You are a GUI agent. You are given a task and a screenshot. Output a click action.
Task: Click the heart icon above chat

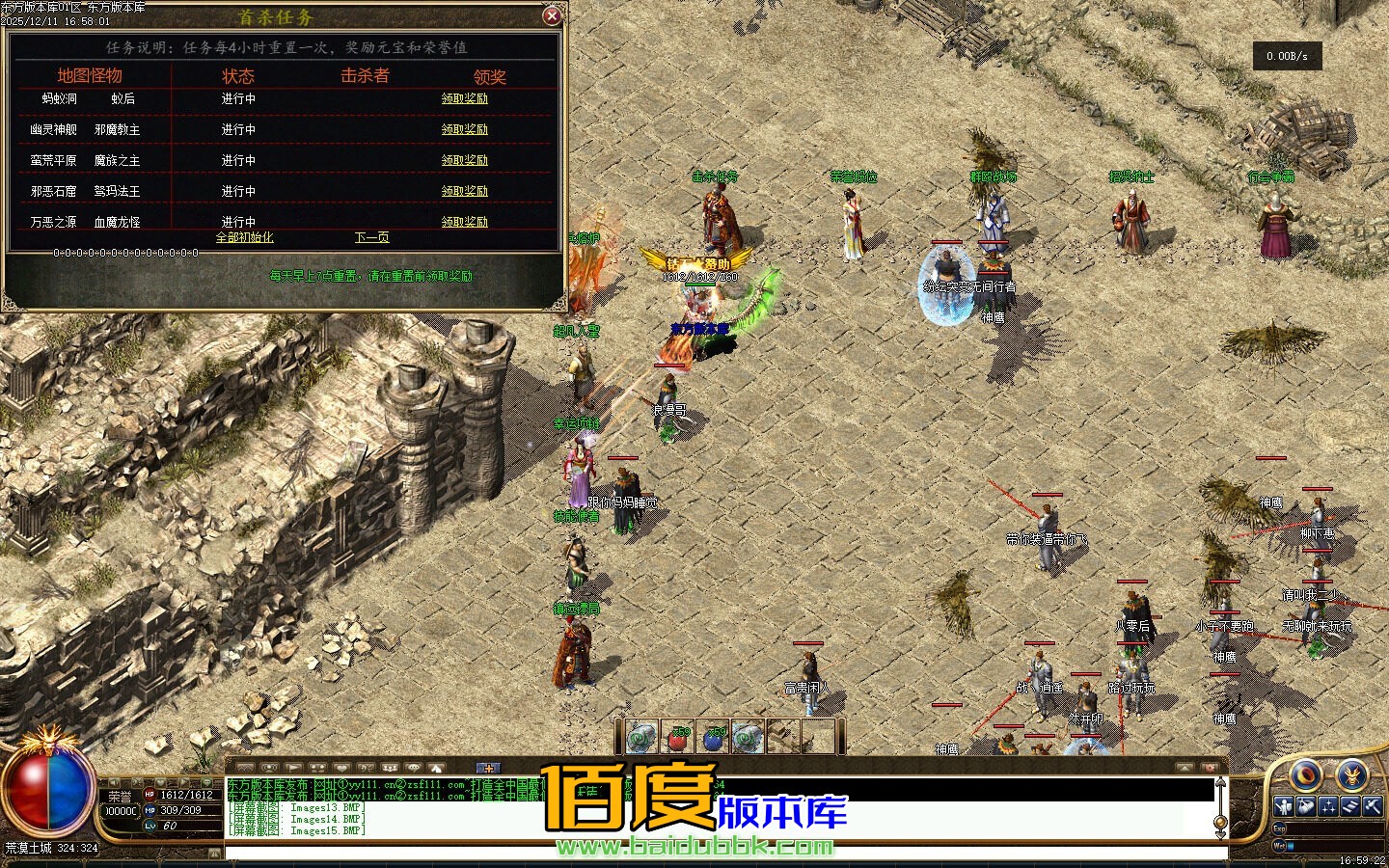pos(341,768)
